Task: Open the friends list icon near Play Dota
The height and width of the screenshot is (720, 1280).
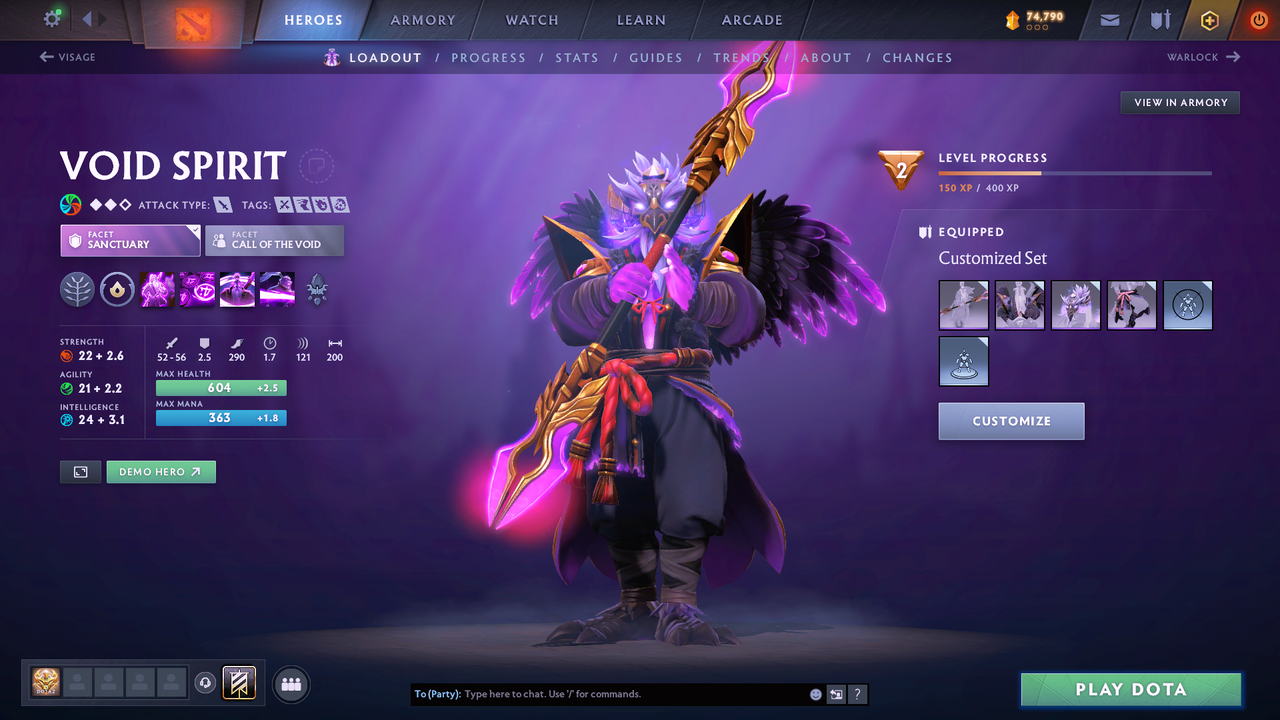Action: click(x=290, y=684)
